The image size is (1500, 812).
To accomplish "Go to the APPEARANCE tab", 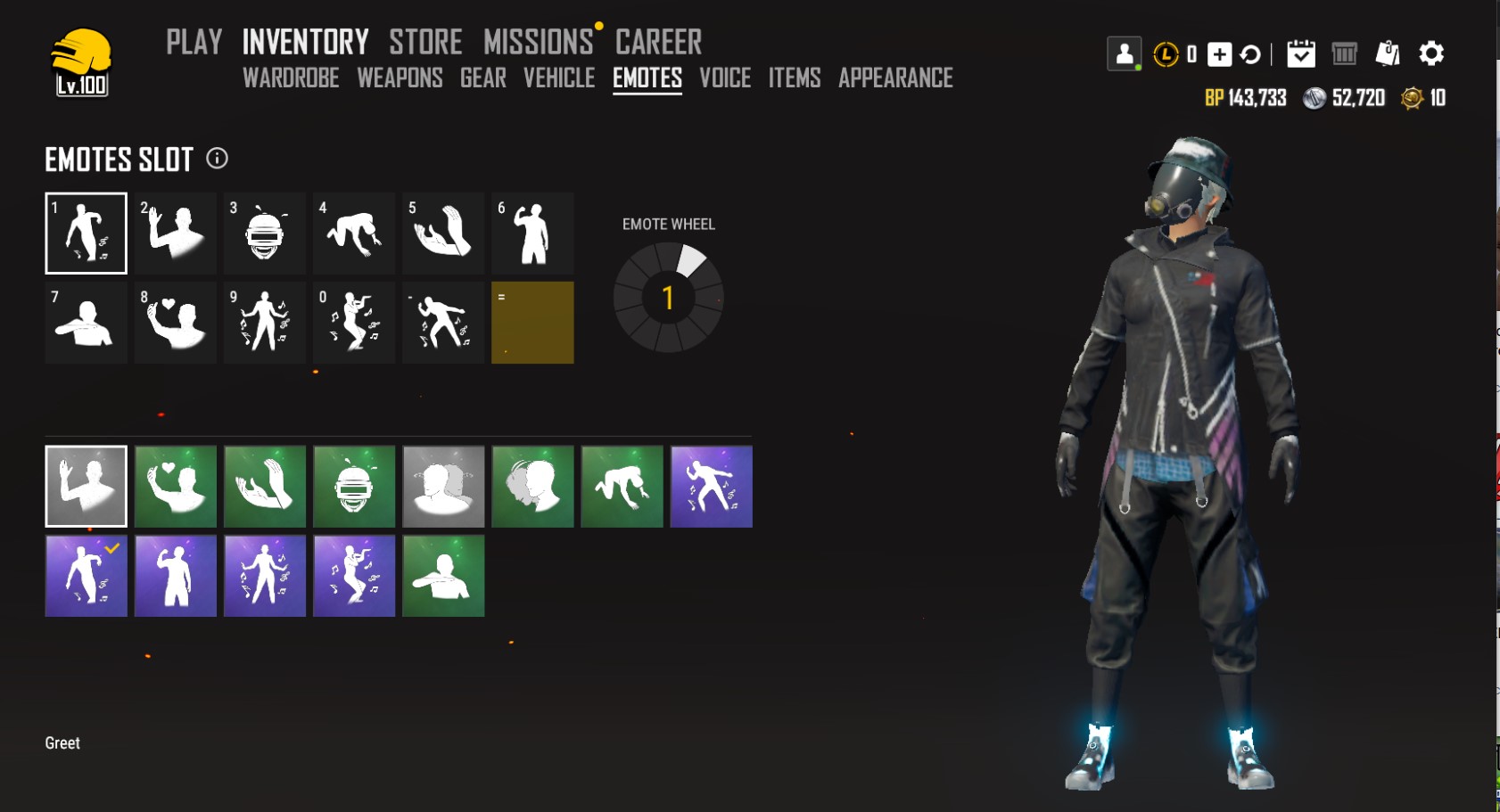I will (x=895, y=78).
